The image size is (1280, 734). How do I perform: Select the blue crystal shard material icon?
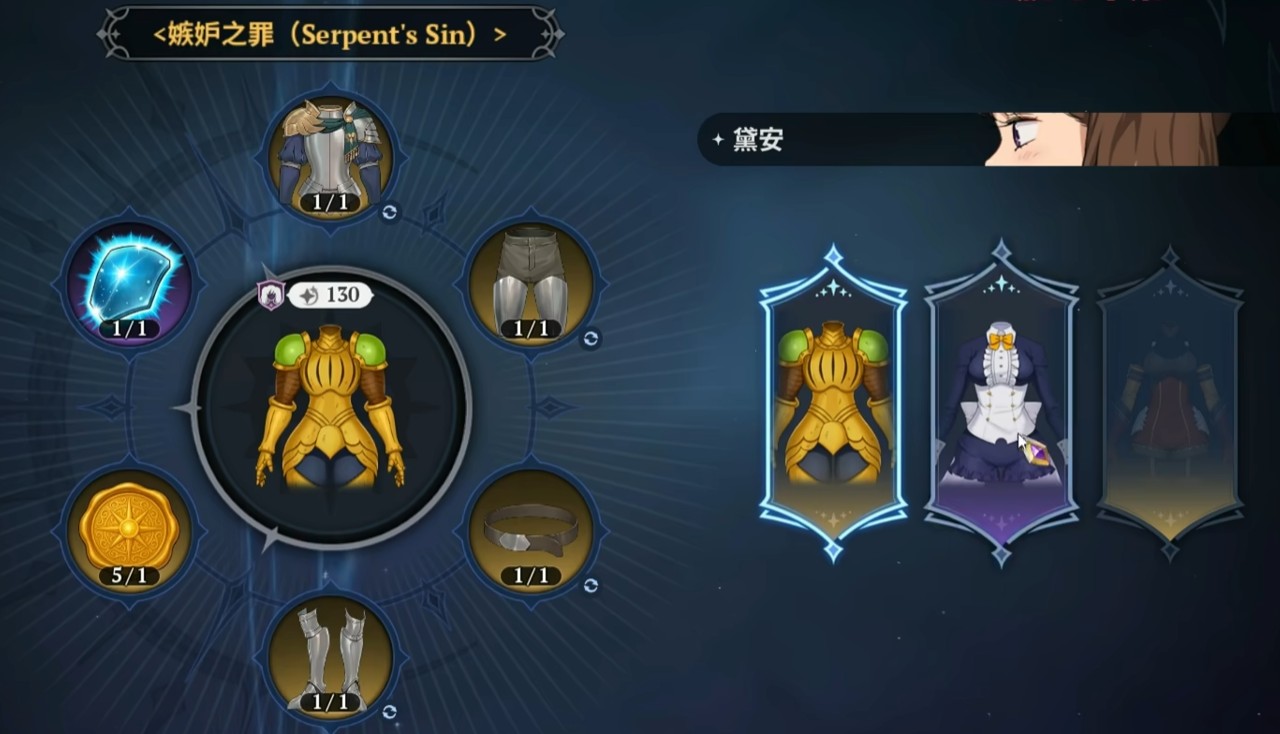coord(132,287)
